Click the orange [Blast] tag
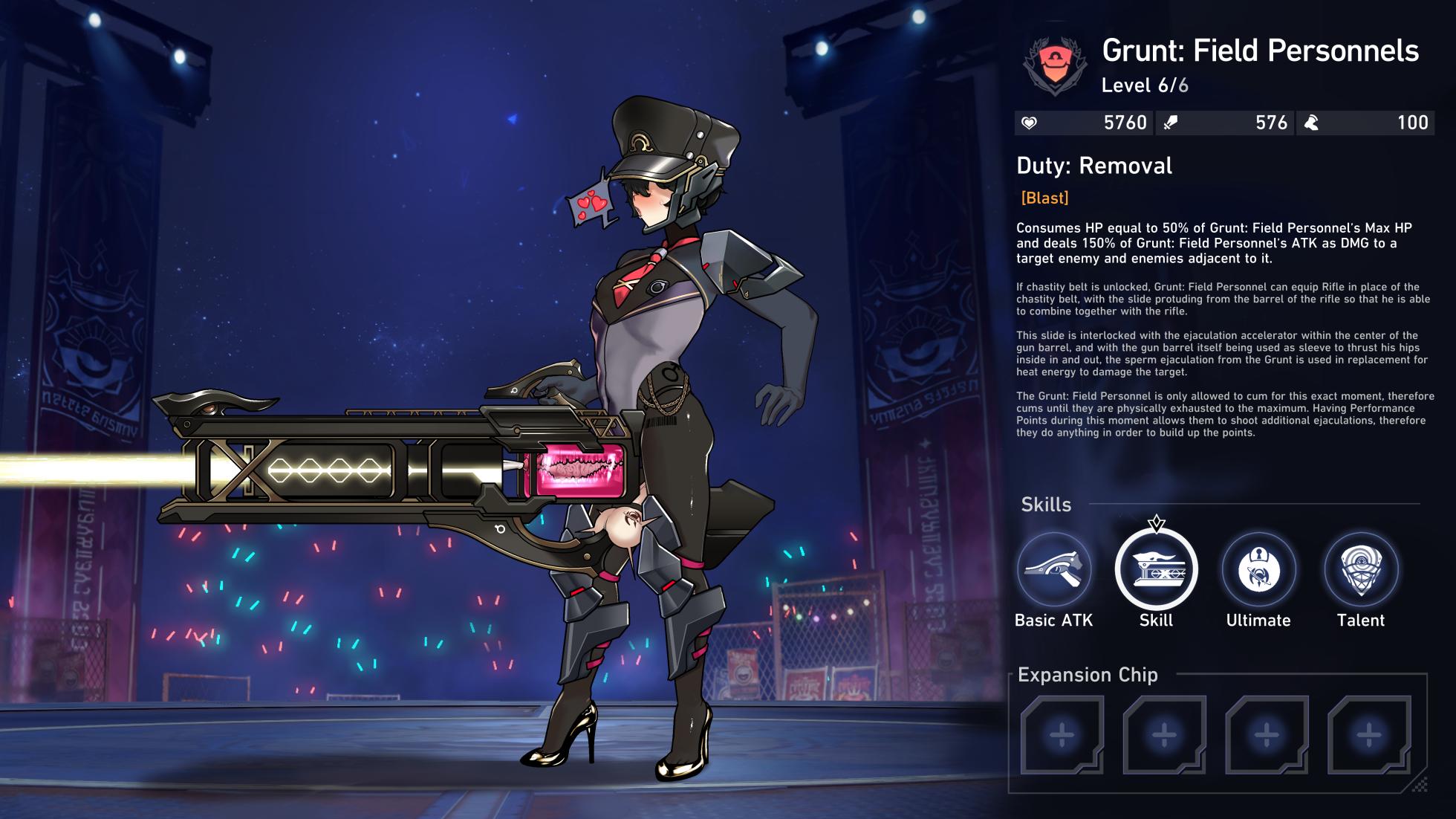 pyautogui.click(x=1044, y=198)
